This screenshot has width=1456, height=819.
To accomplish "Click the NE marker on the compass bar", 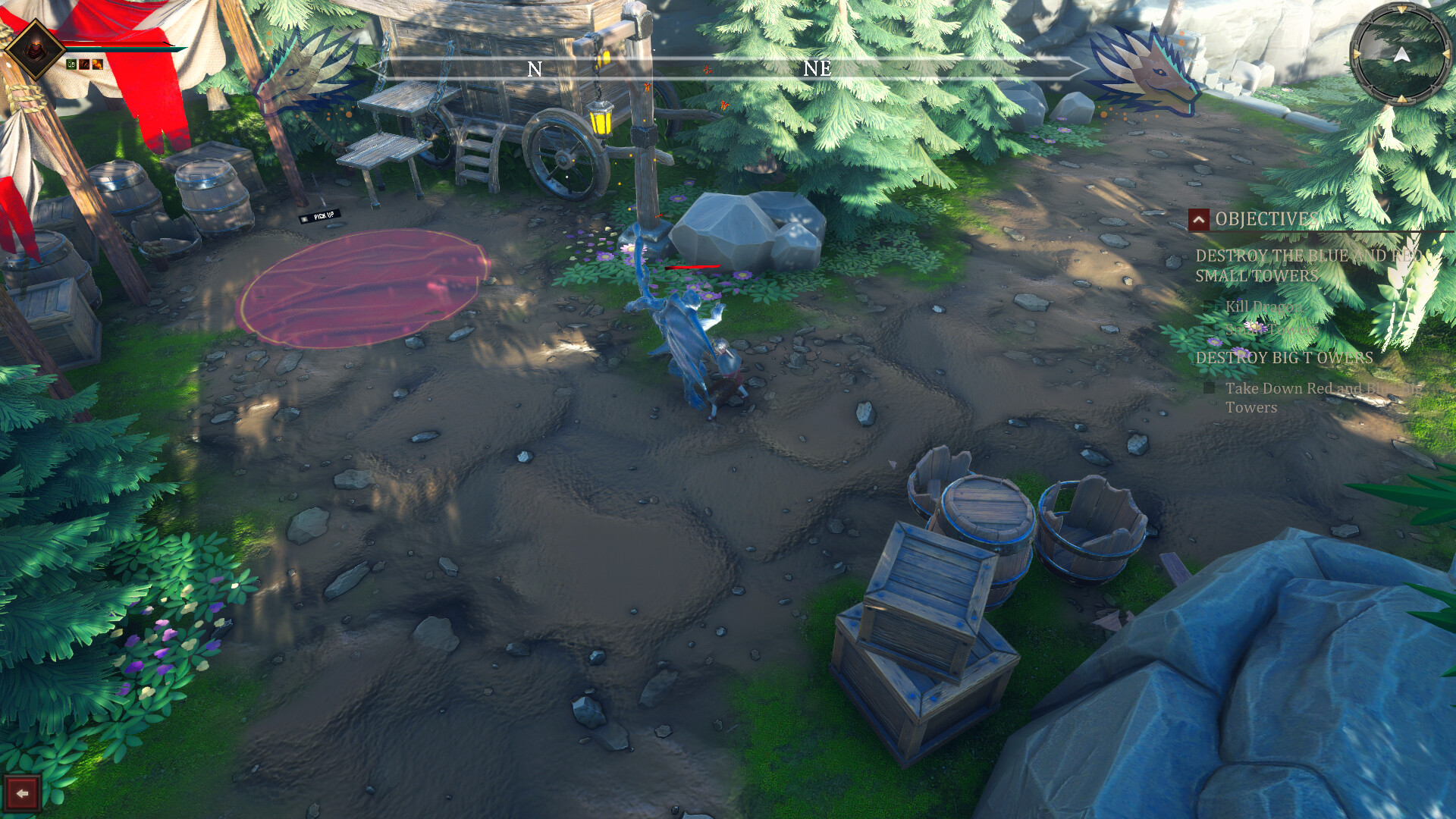I will 817,70.
